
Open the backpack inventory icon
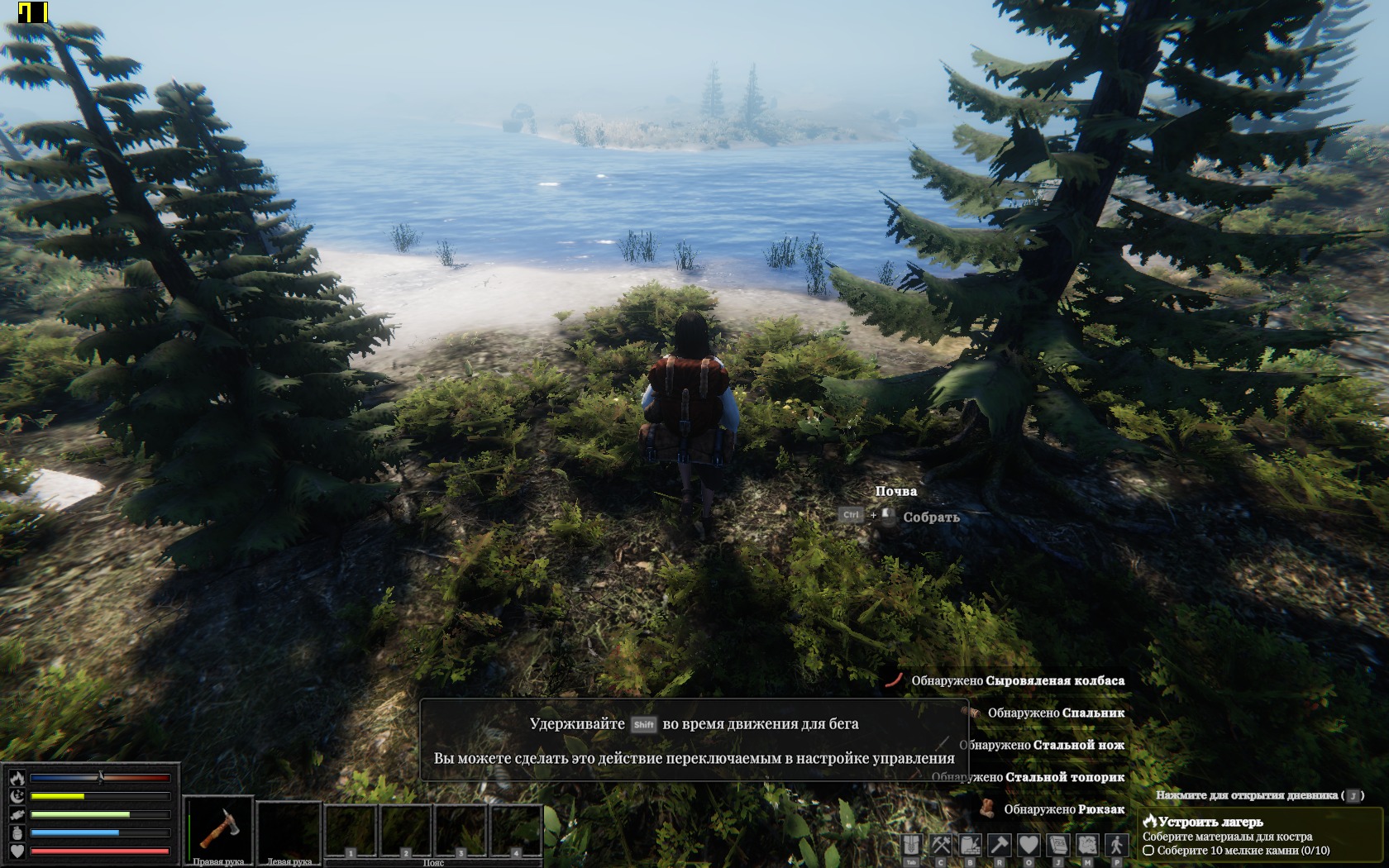(911, 845)
